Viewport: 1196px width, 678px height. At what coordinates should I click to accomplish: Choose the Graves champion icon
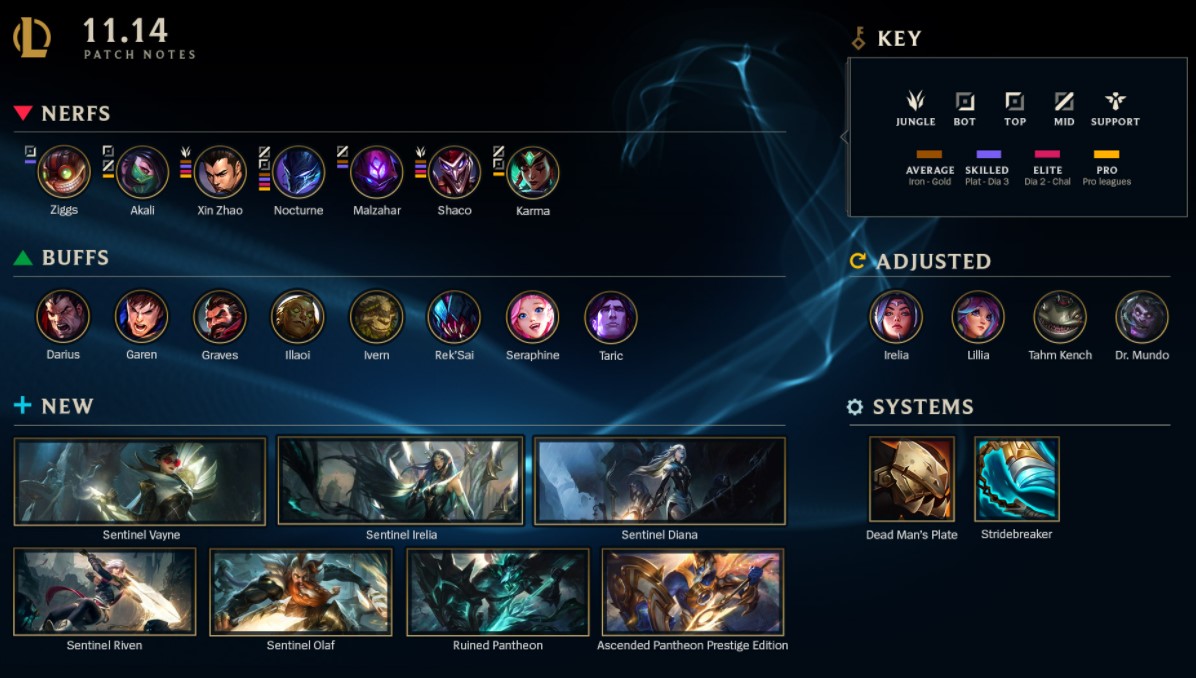[219, 317]
